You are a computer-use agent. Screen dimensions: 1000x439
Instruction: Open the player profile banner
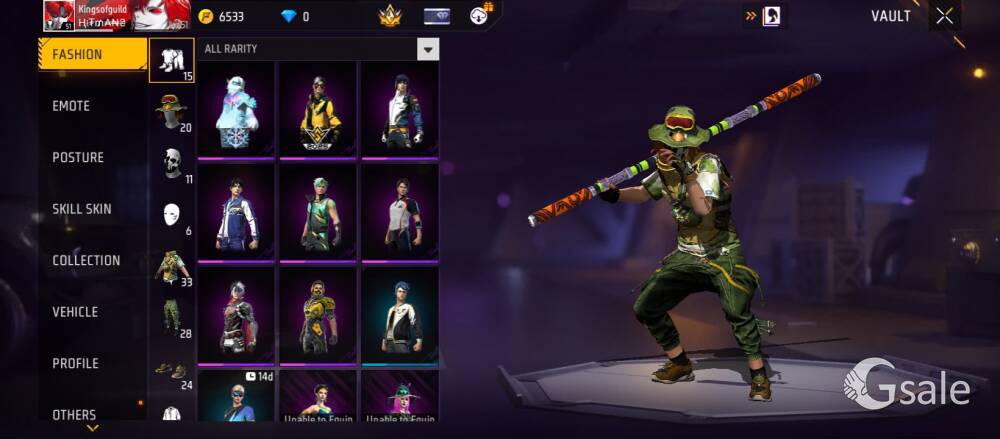point(117,16)
